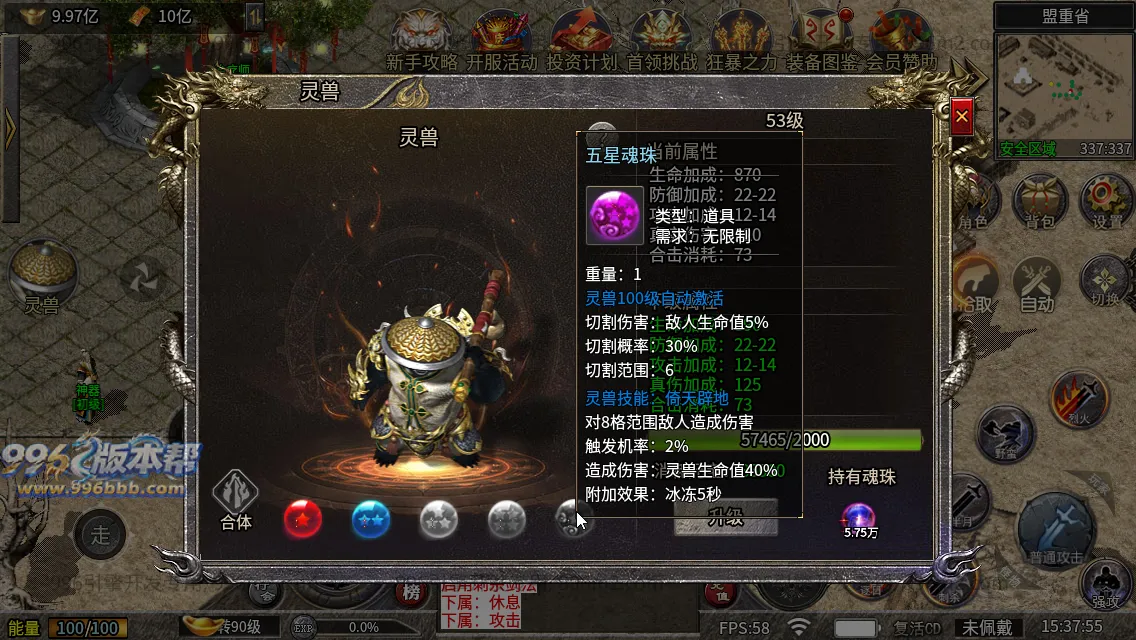
Task: Select the blue two-star soul orb
Action: (371, 519)
